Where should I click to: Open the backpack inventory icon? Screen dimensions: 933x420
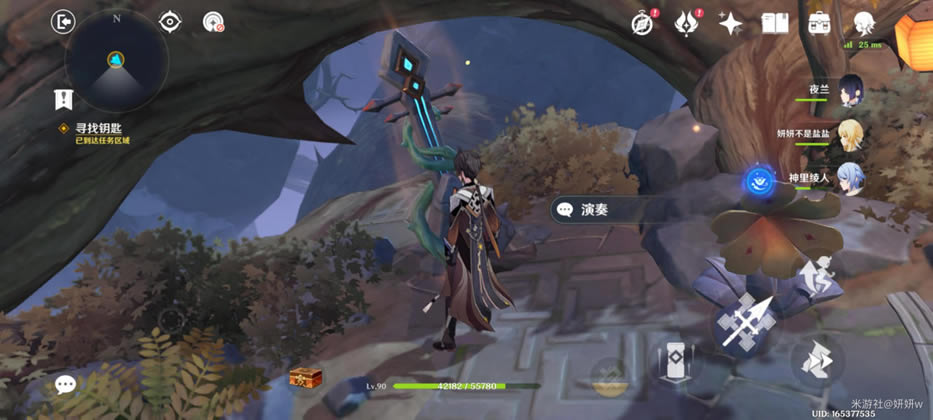click(x=819, y=23)
